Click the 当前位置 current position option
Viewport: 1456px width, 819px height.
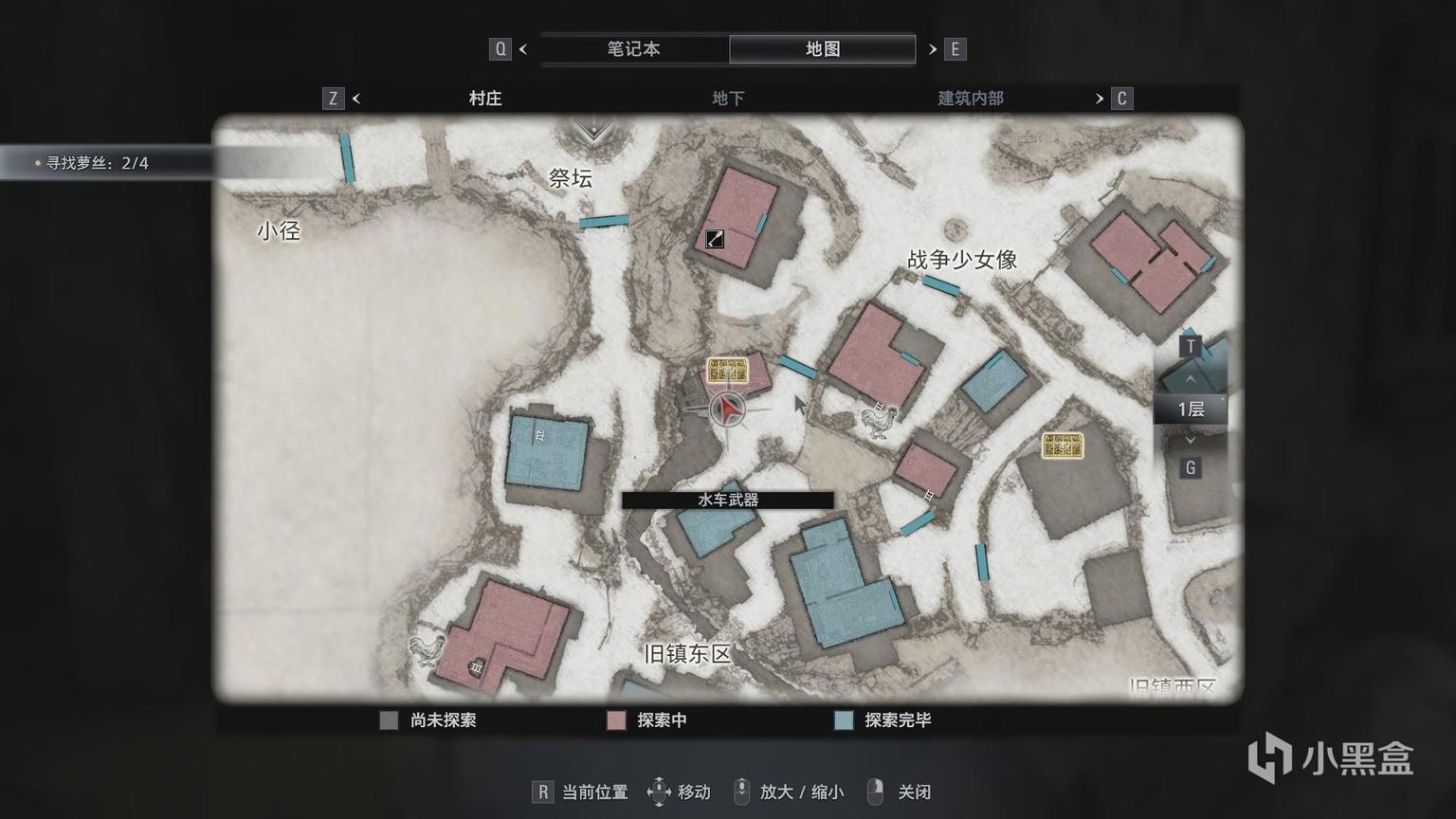pyautogui.click(x=582, y=792)
